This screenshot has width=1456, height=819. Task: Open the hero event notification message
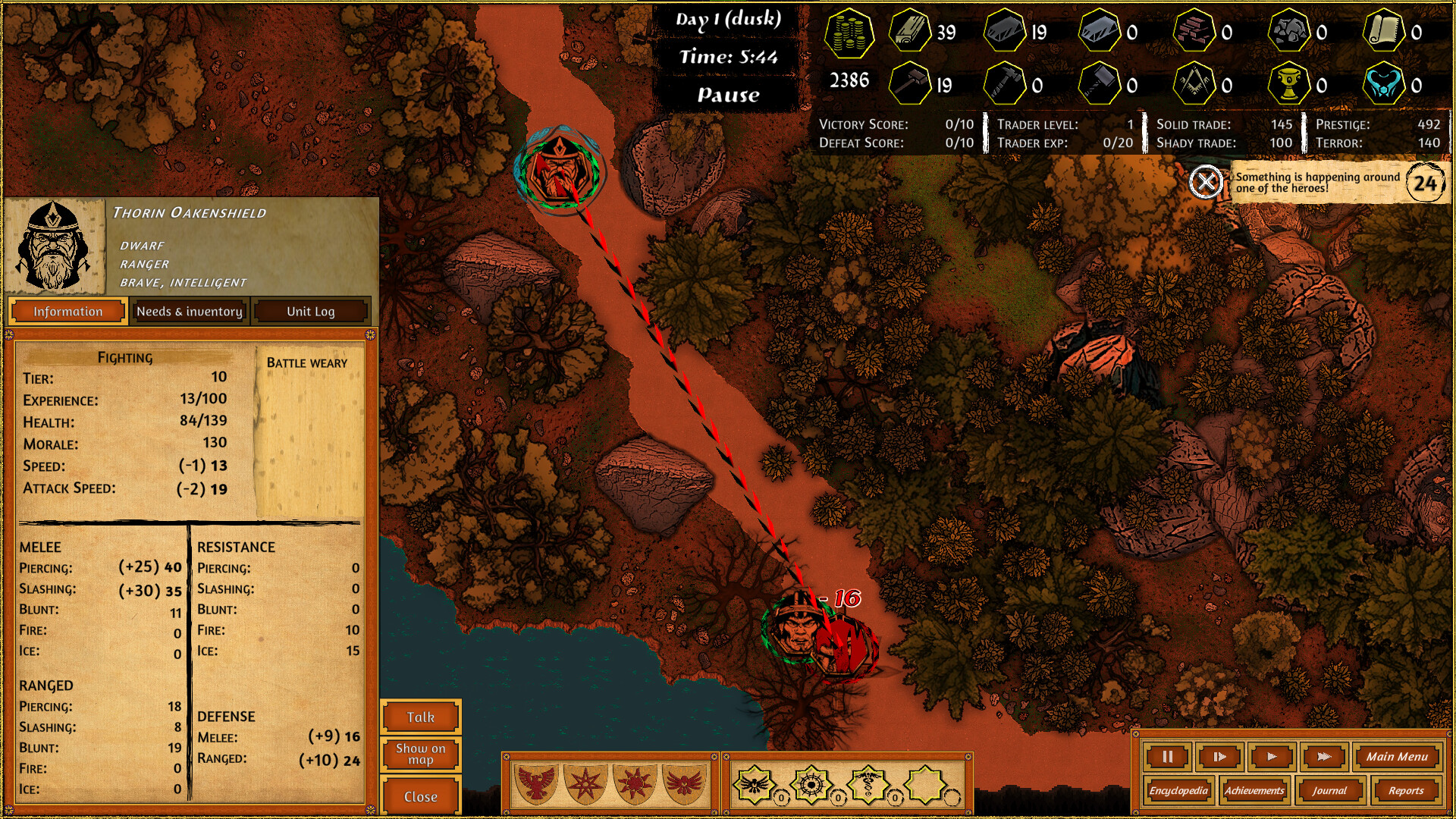click(x=1318, y=183)
